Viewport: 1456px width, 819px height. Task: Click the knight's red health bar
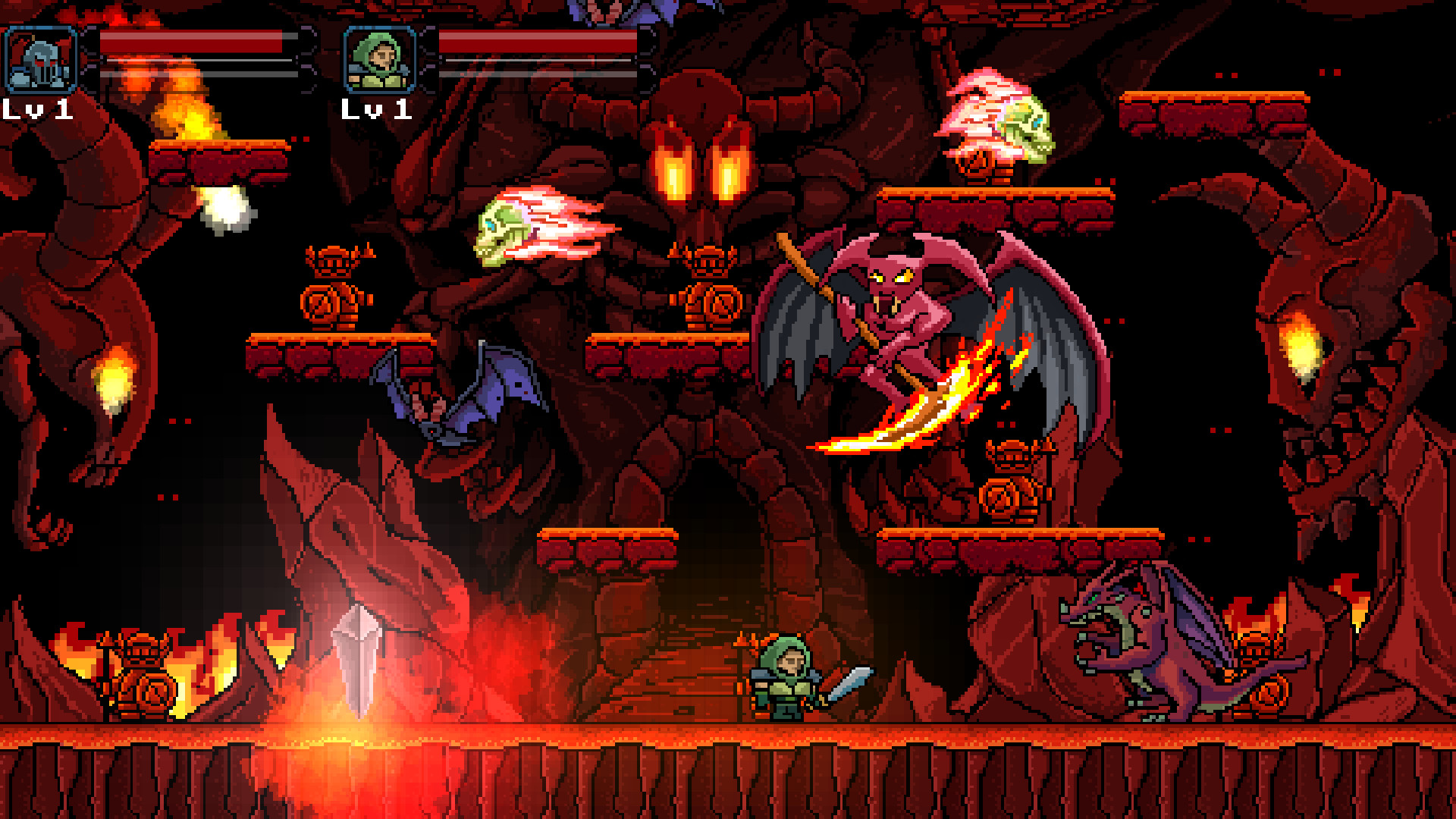click(x=190, y=43)
